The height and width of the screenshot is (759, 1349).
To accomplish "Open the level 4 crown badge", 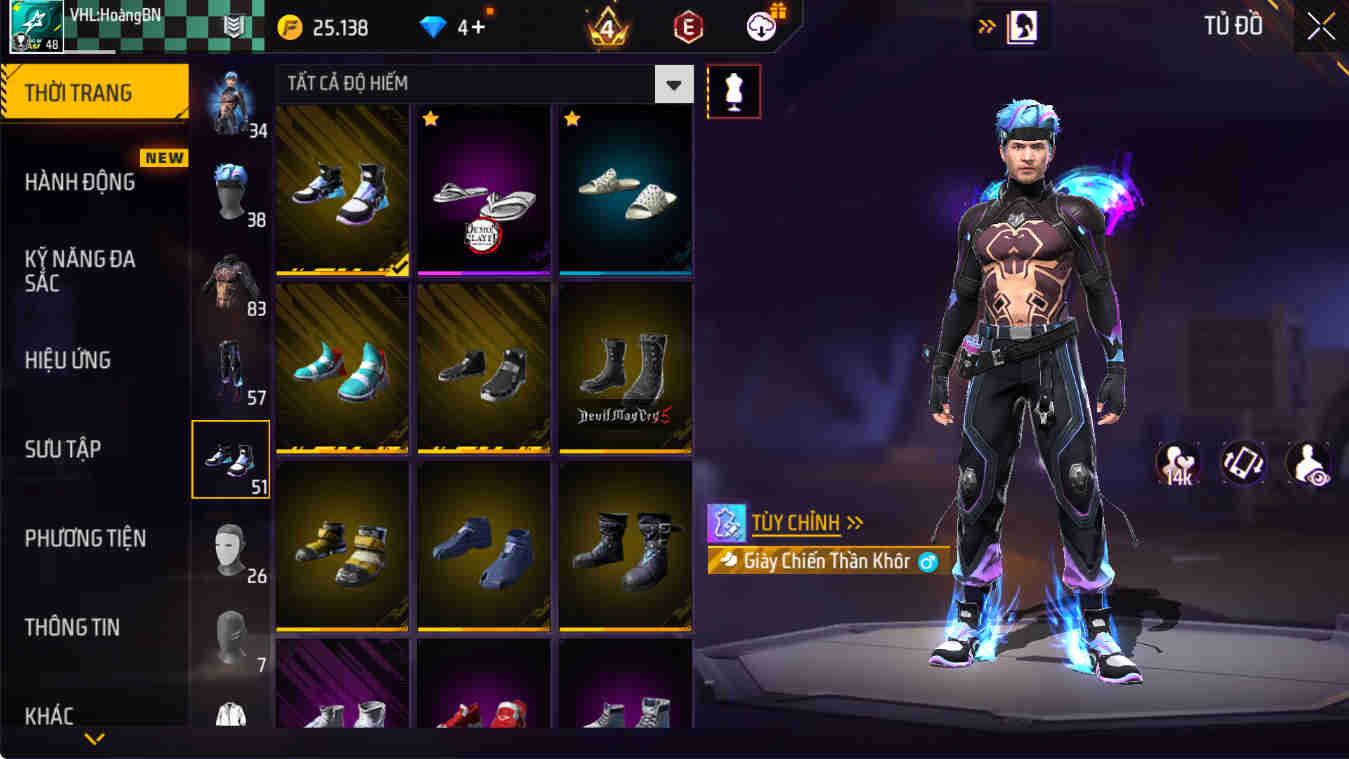I will pos(604,27).
